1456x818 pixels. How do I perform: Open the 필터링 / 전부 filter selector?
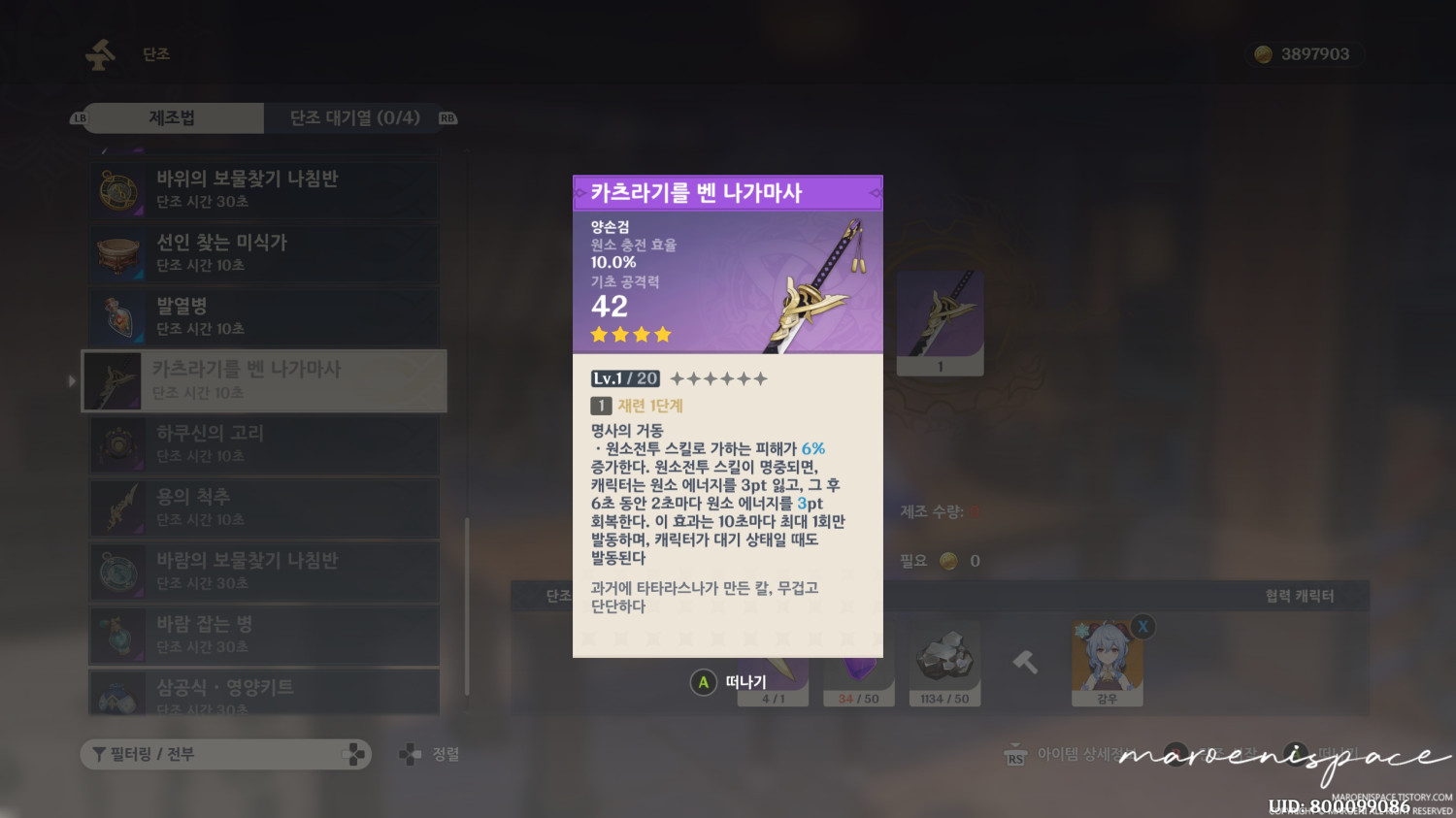point(225,754)
